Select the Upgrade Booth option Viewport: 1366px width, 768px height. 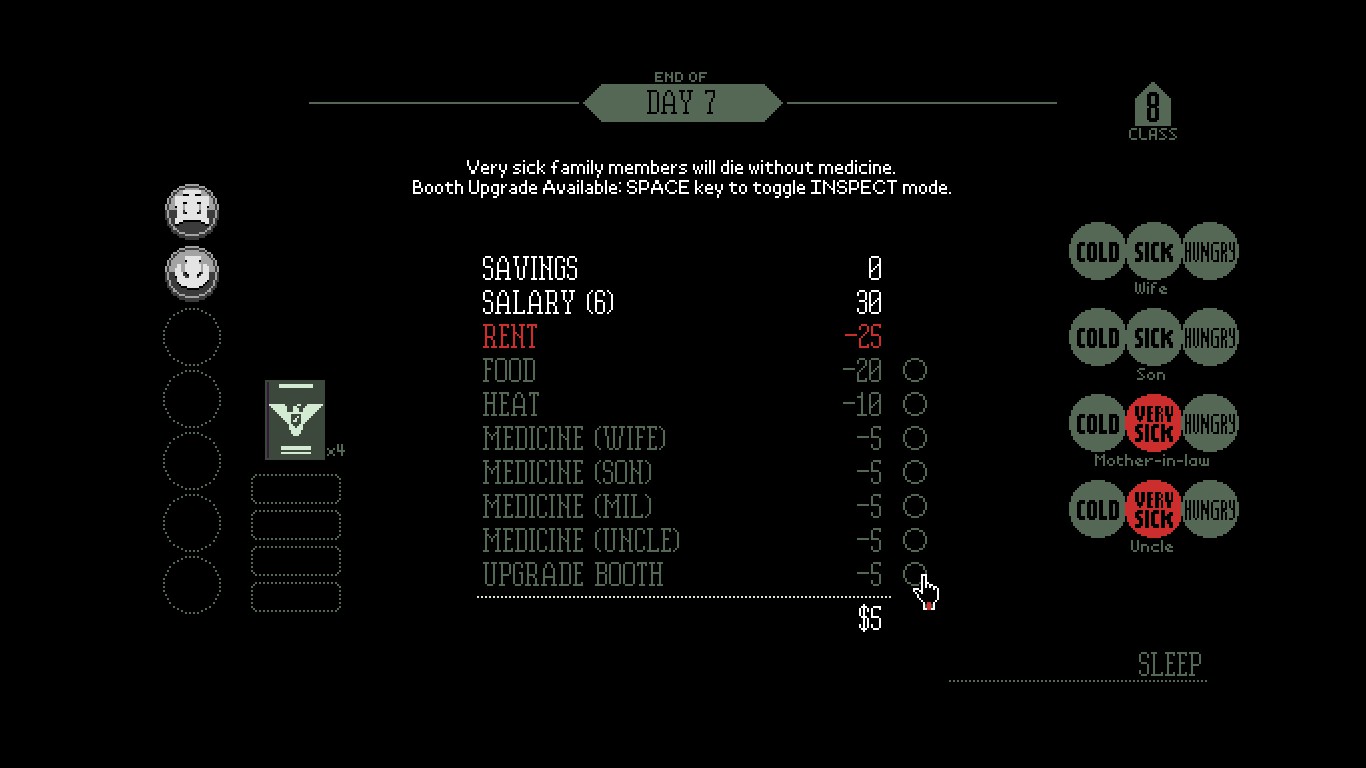click(914, 574)
